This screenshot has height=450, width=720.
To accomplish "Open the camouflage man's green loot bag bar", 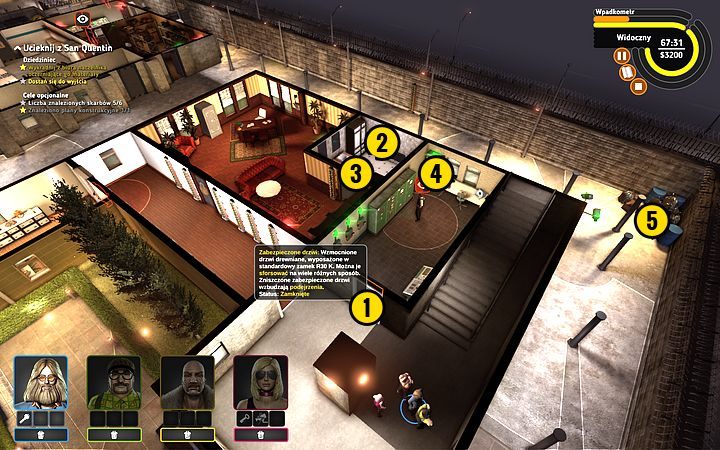I will pyautogui.click(x=114, y=435).
